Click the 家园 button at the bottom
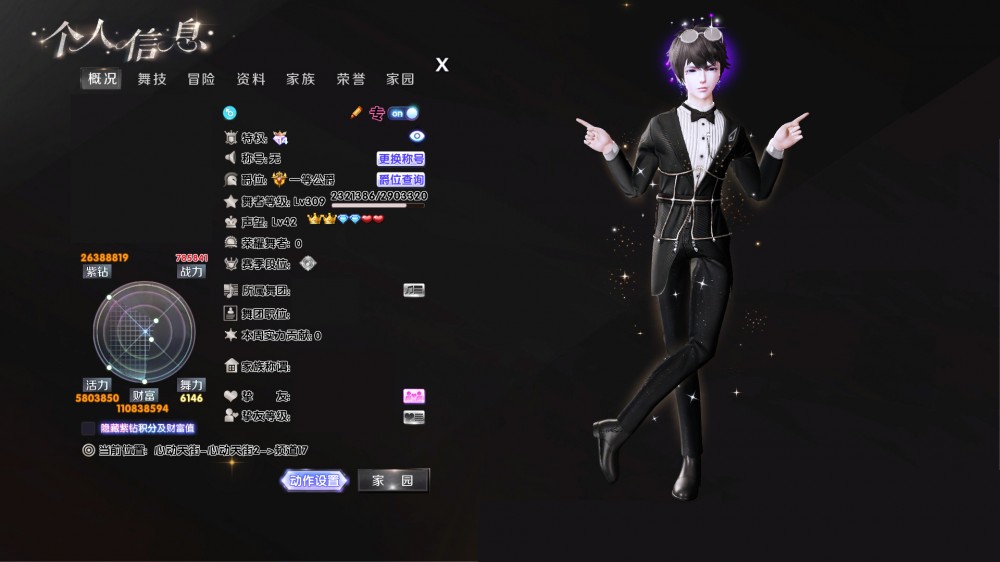 [393, 481]
